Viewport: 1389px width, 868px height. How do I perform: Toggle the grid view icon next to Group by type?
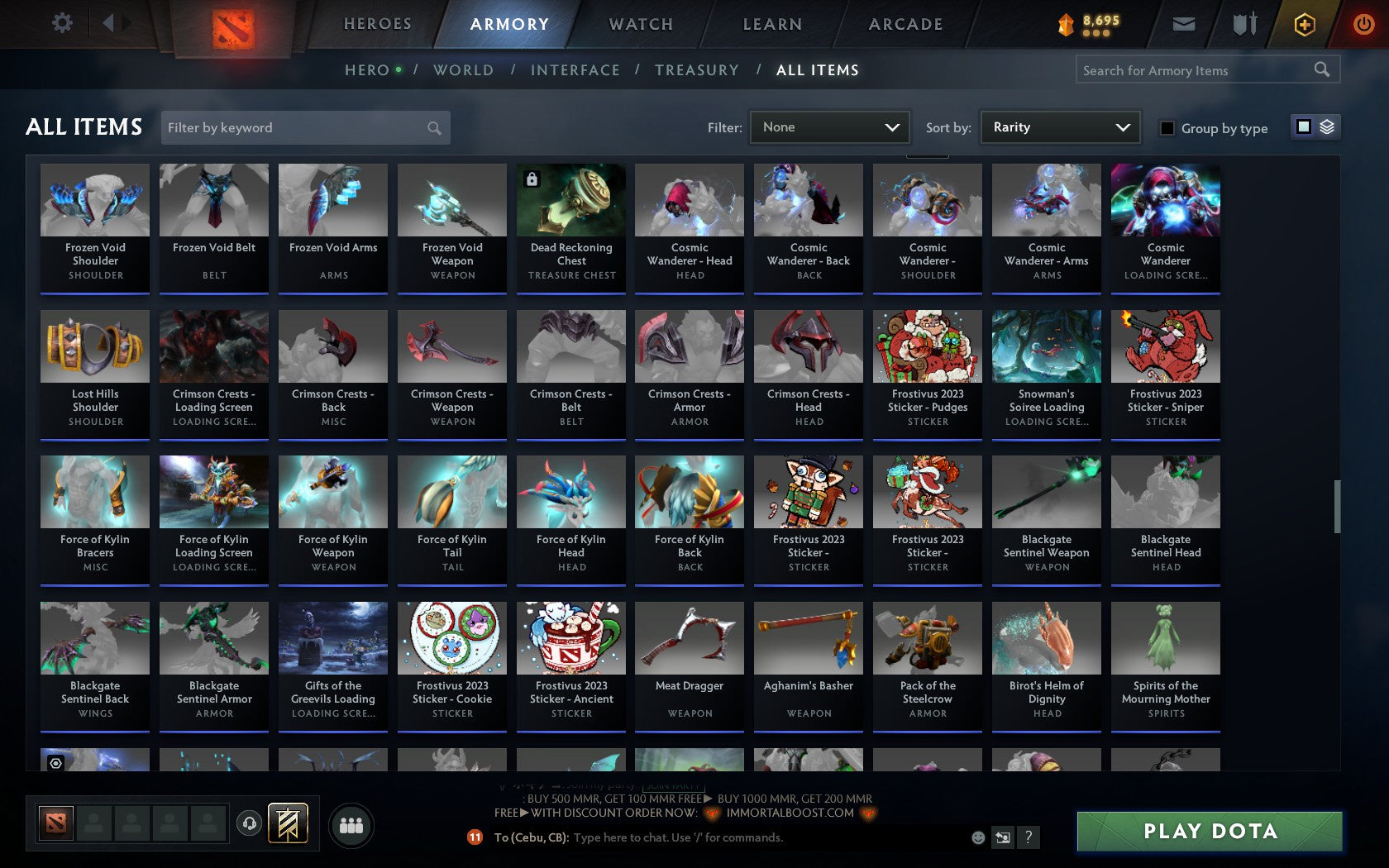point(1303,127)
